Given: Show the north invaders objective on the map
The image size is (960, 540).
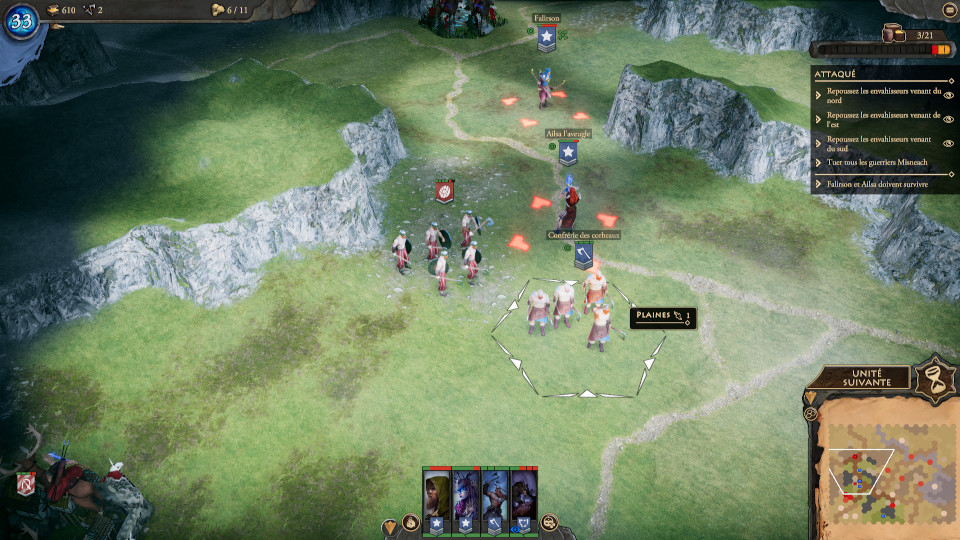Looking at the screenshot, I should click(x=948, y=94).
